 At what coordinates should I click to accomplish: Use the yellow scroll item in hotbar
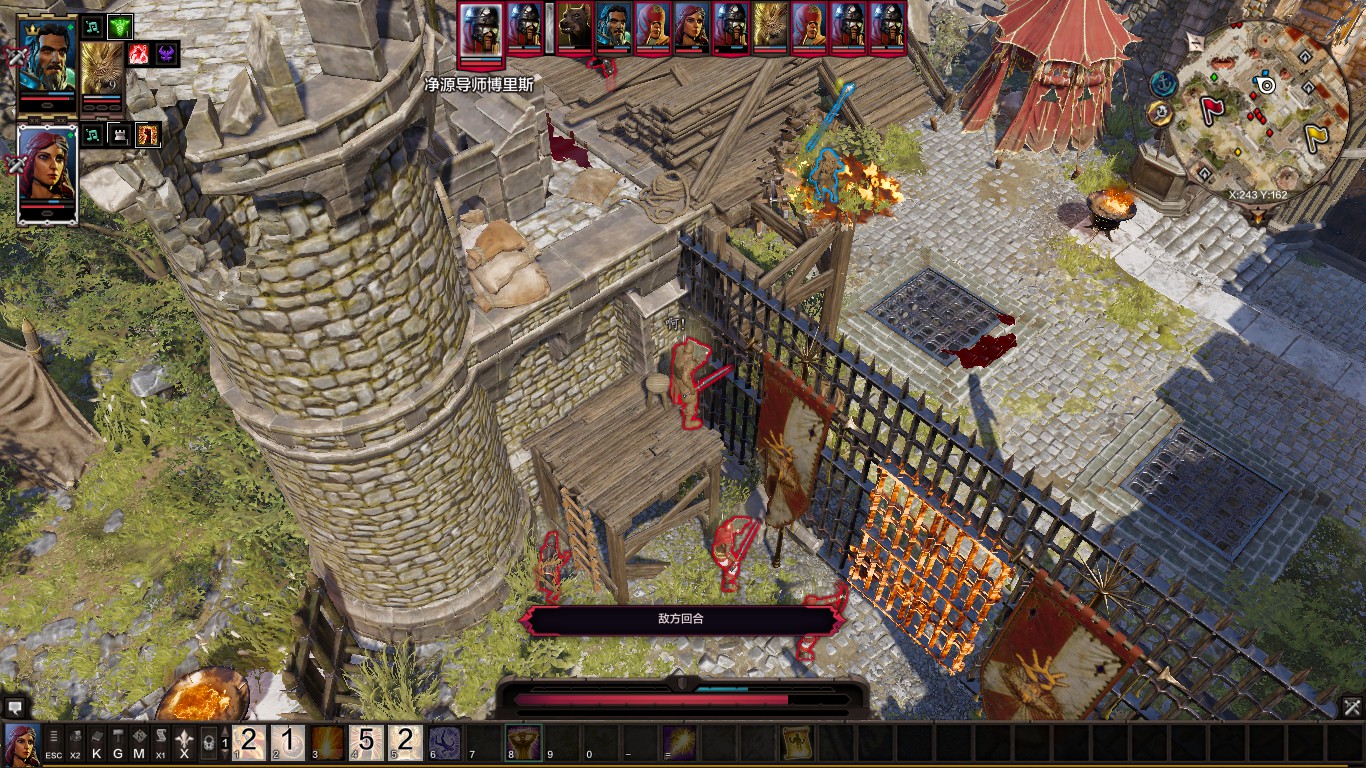[797, 743]
